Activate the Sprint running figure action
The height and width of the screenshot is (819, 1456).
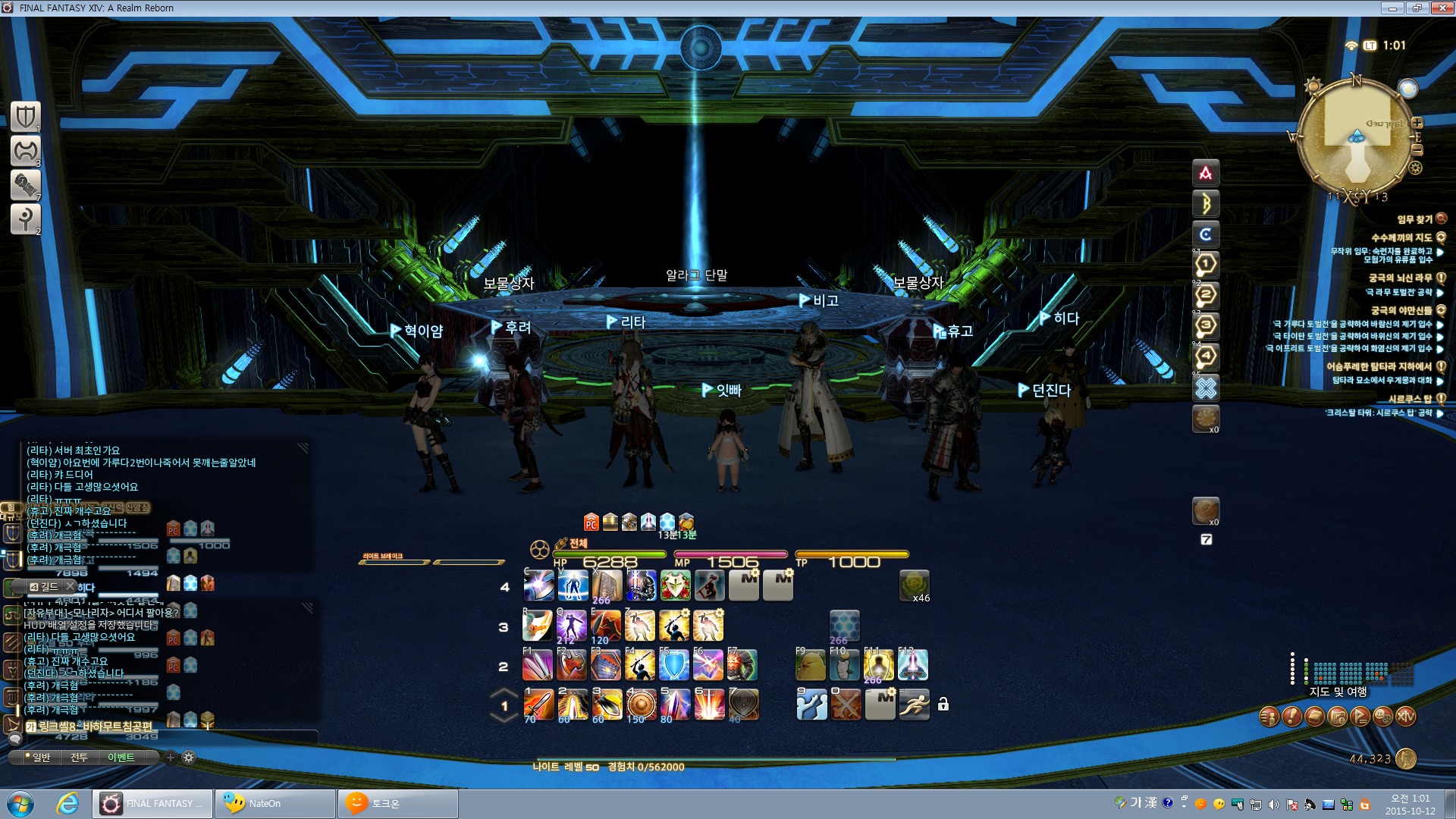click(914, 705)
